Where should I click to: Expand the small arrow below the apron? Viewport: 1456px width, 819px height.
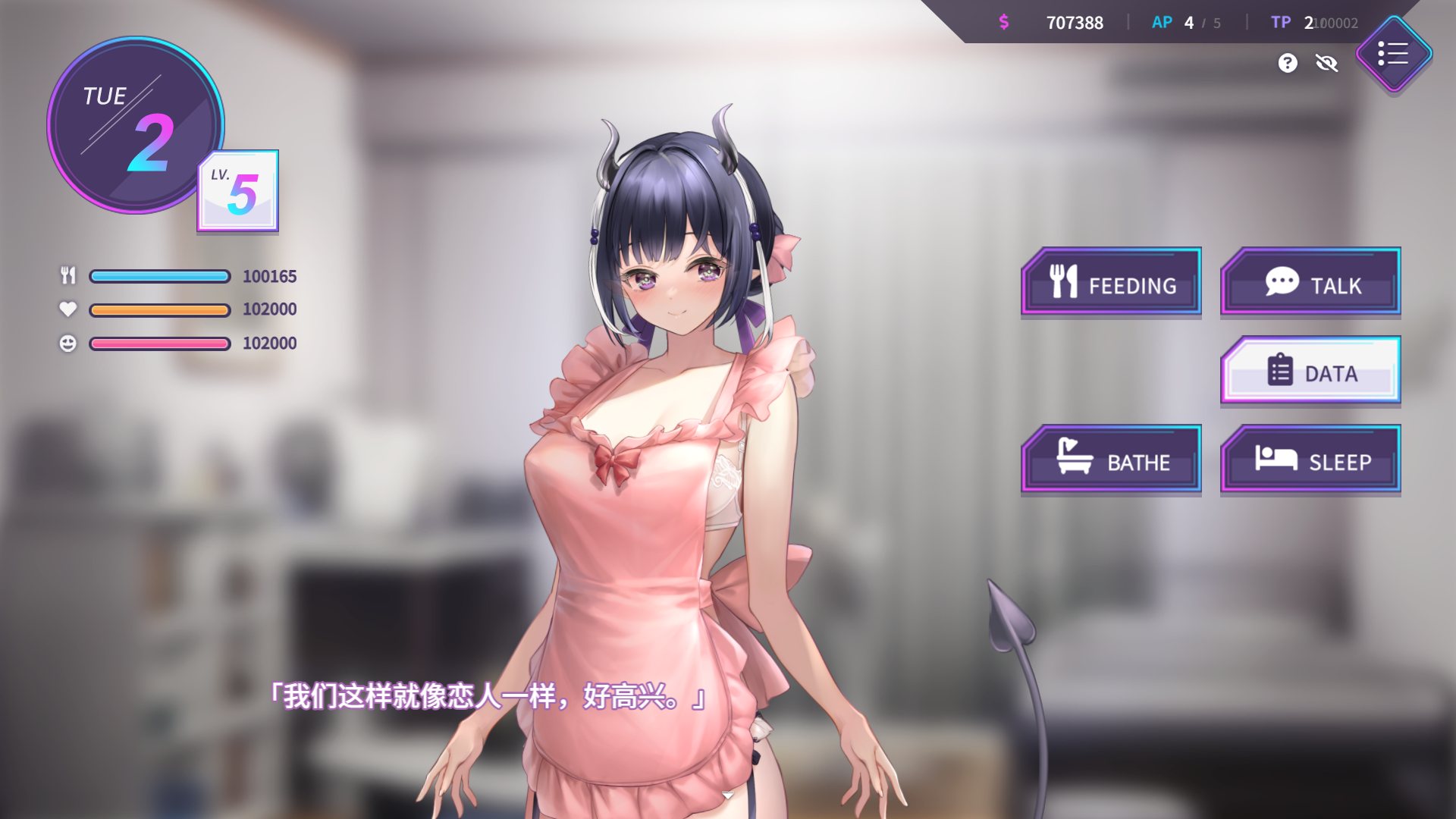(727, 795)
